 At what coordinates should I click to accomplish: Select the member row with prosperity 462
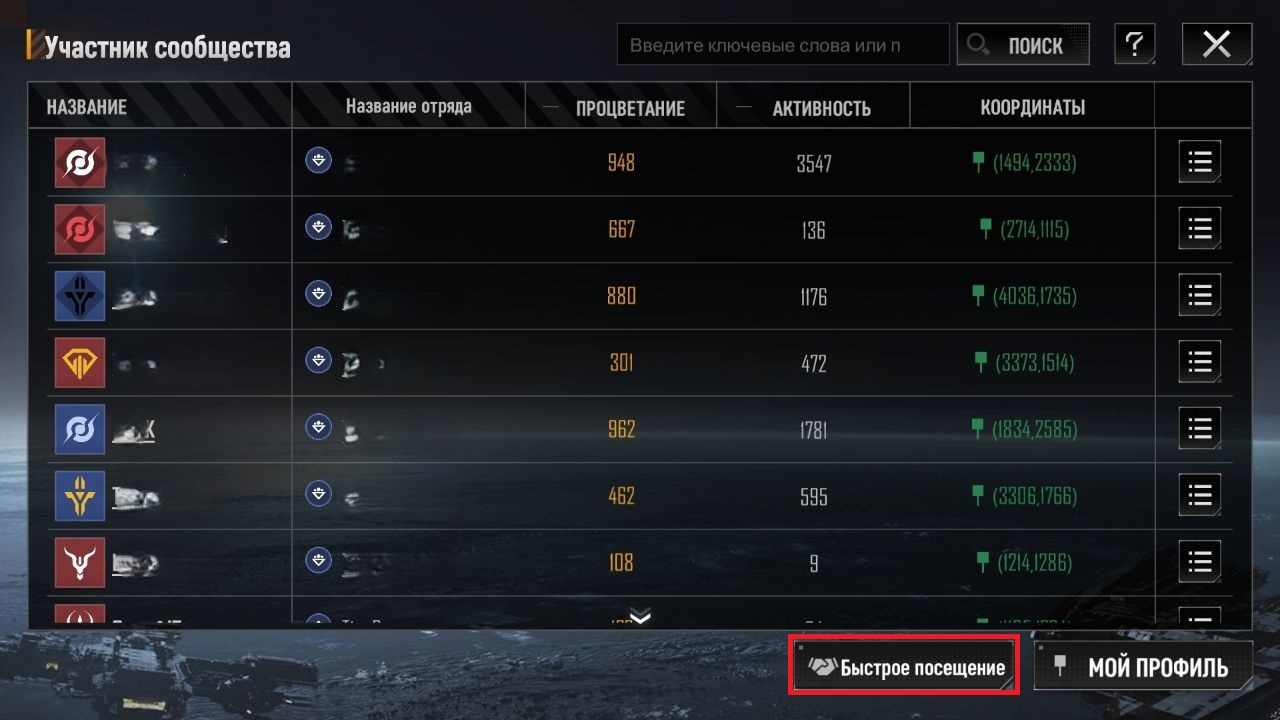point(620,496)
